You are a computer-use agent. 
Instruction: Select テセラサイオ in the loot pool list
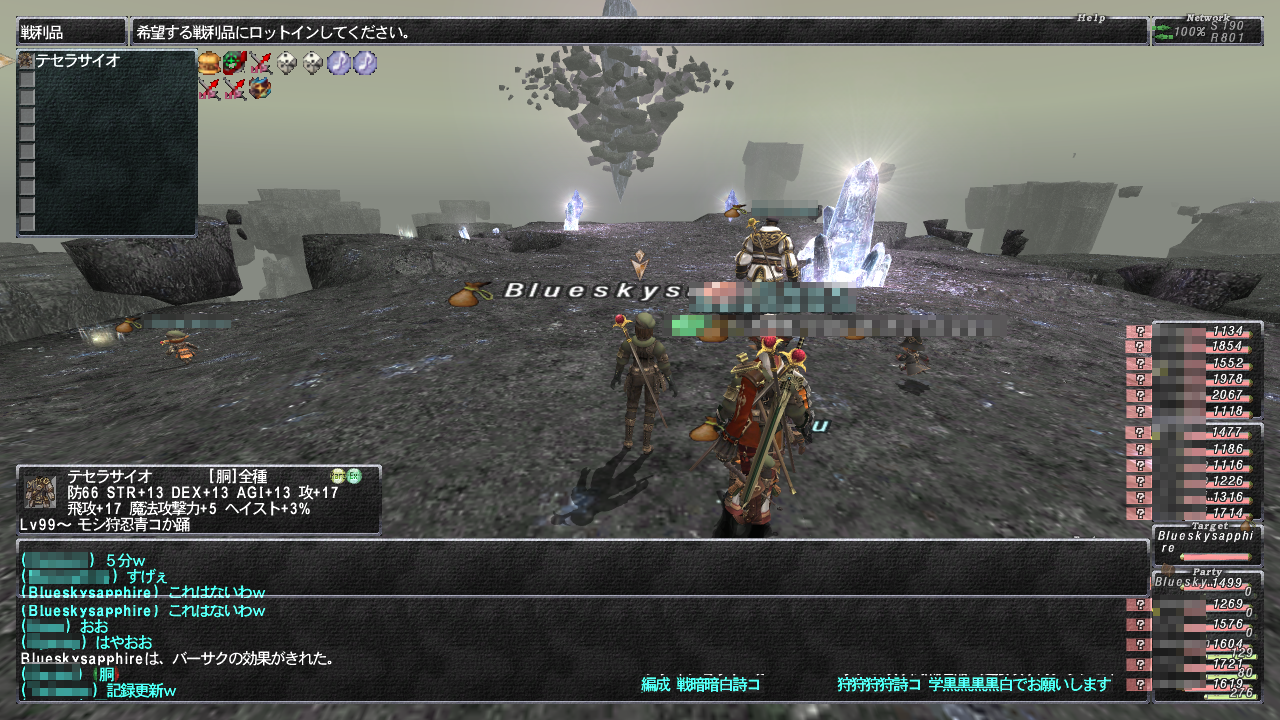[x=78, y=61]
